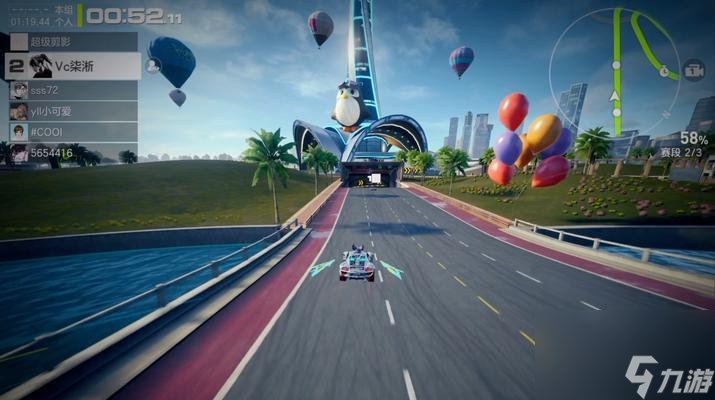Click the #COOl player row
Viewport: 715px width, 400px height.
click(x=70, y=132)
